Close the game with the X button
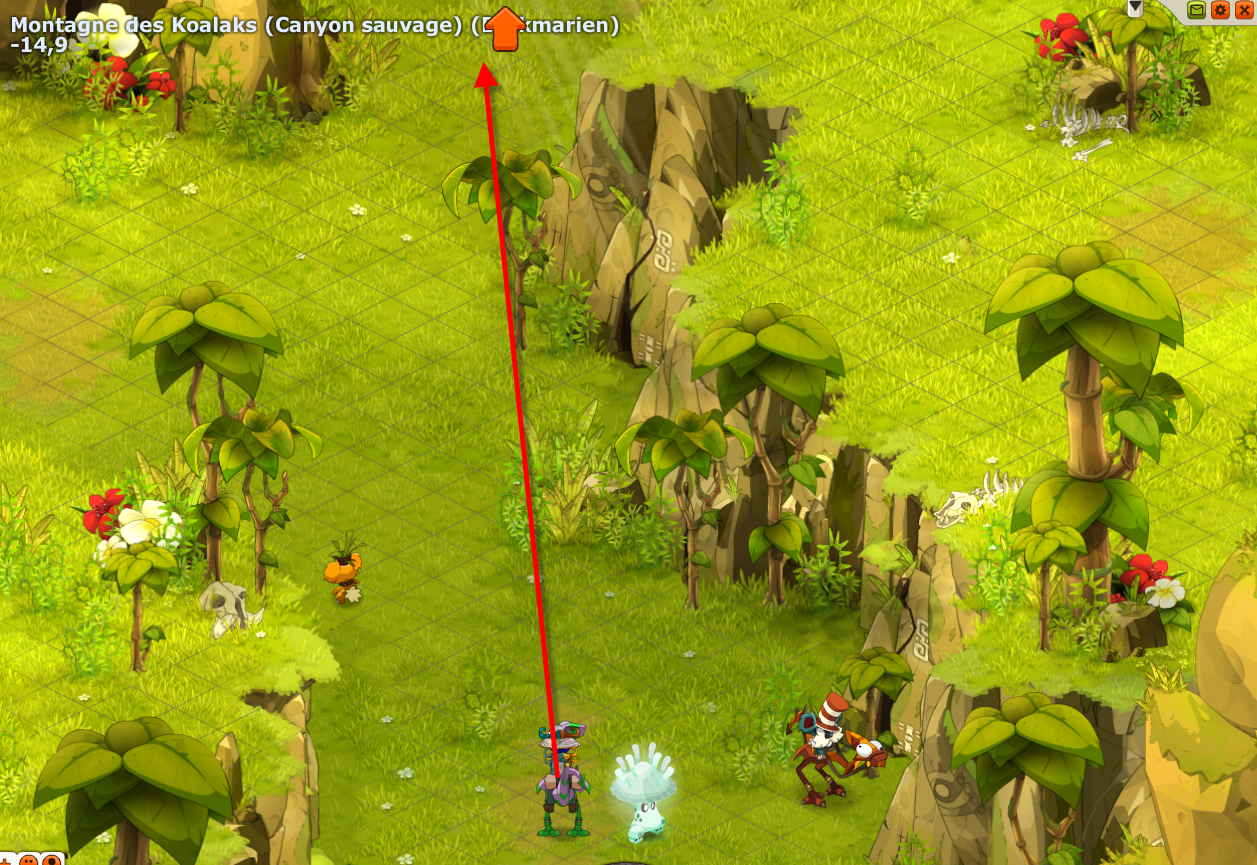The image size is (1257, 865). tap(1243, 10)
